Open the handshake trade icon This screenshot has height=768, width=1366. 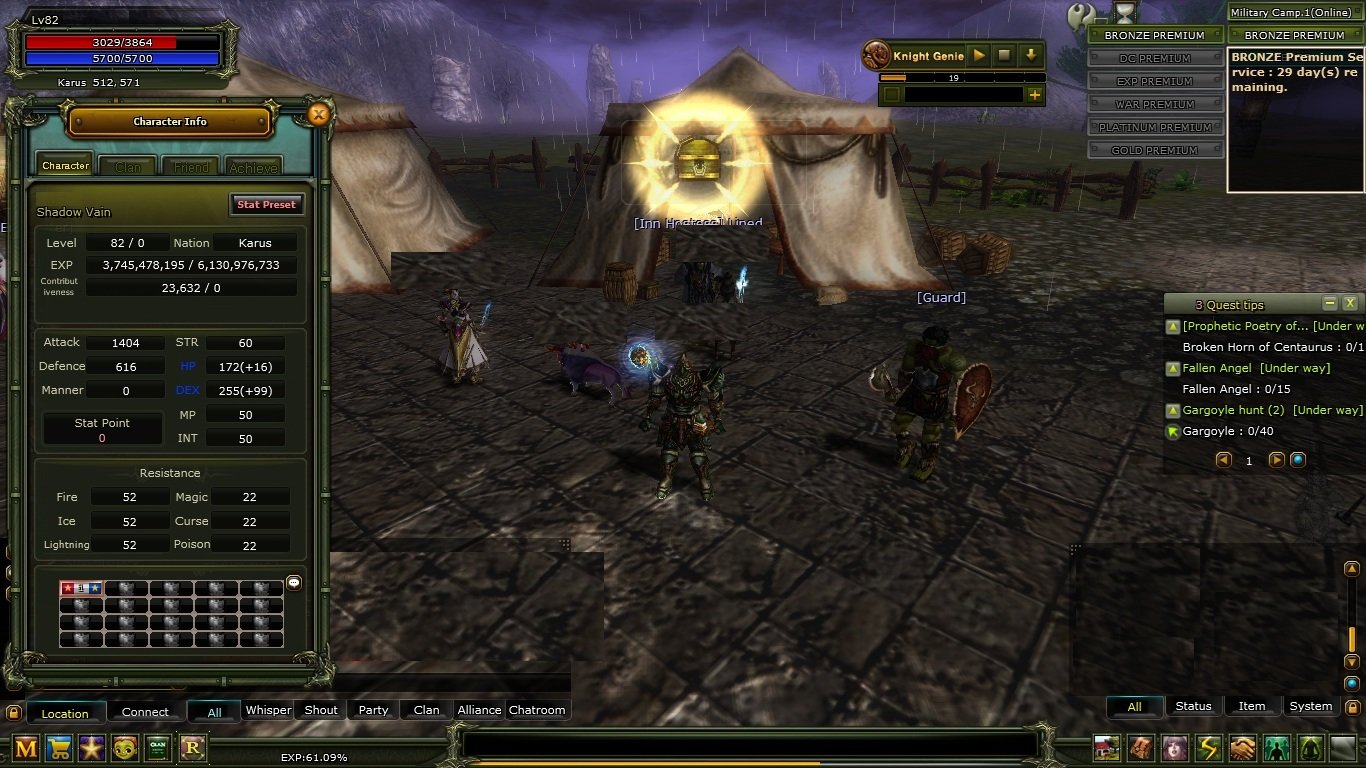pos(1243,748)
